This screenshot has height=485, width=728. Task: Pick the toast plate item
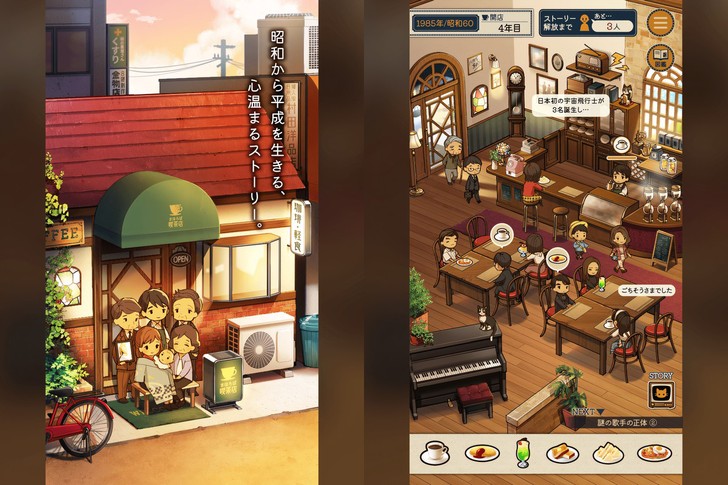click(563, 453)
